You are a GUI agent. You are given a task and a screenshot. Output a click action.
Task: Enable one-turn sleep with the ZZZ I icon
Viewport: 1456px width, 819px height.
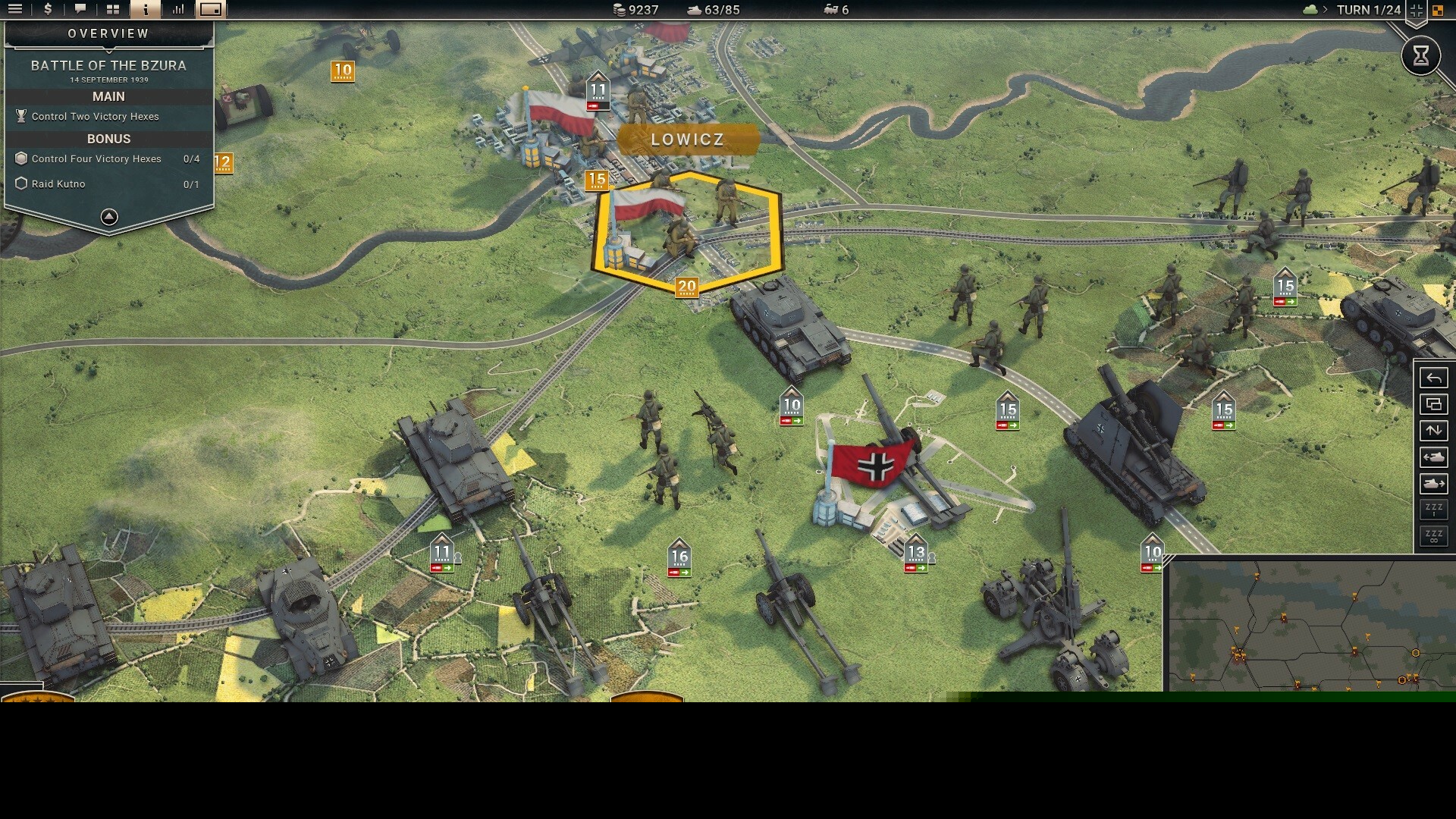coord(1433,510)
